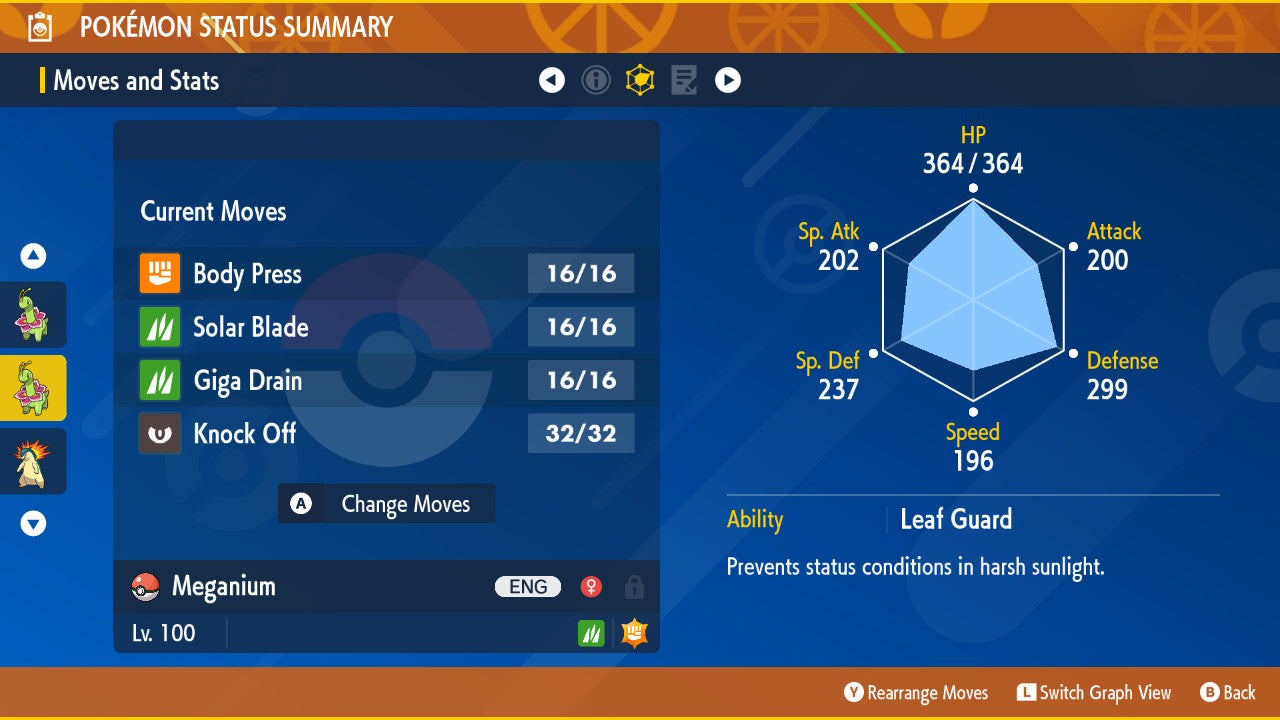Click Rearrange Moves in the footer
The height and width of the screenshot is (720, 1280).
tap(916, 693)
